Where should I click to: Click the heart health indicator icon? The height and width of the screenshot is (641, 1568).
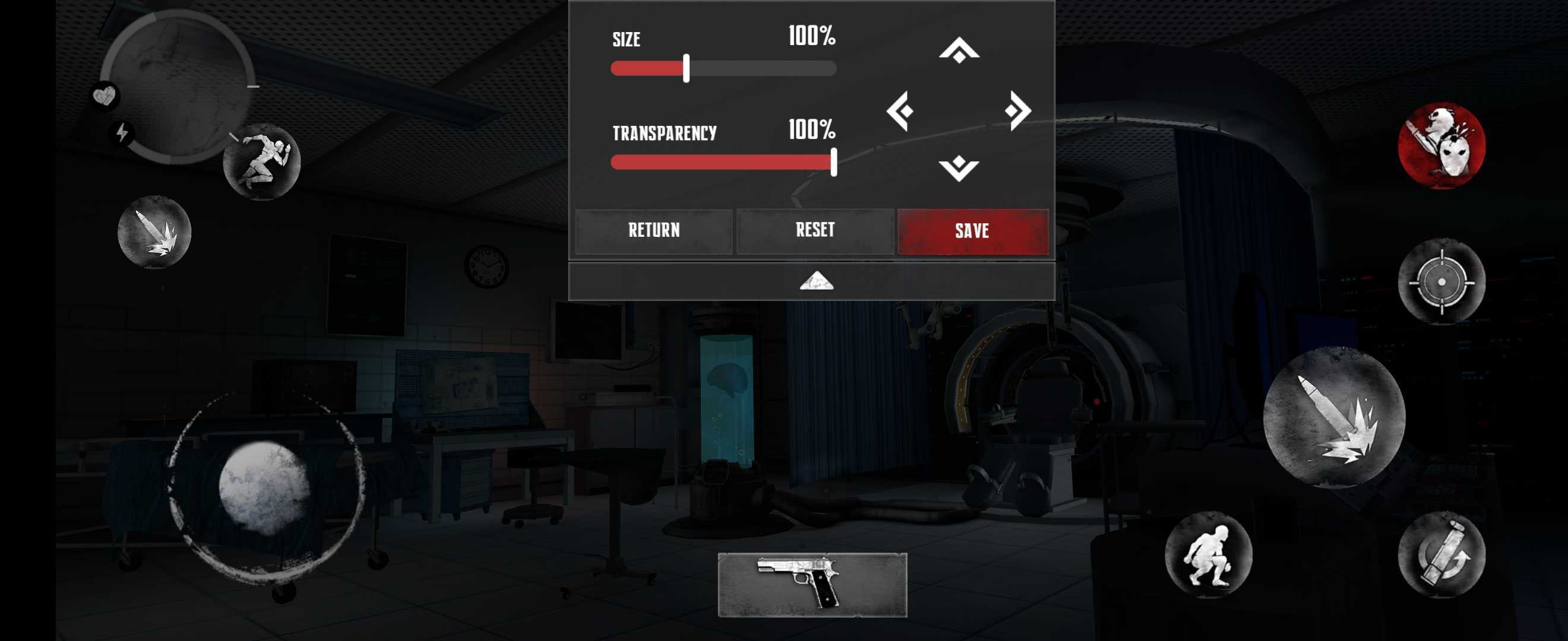pos(105,96)
